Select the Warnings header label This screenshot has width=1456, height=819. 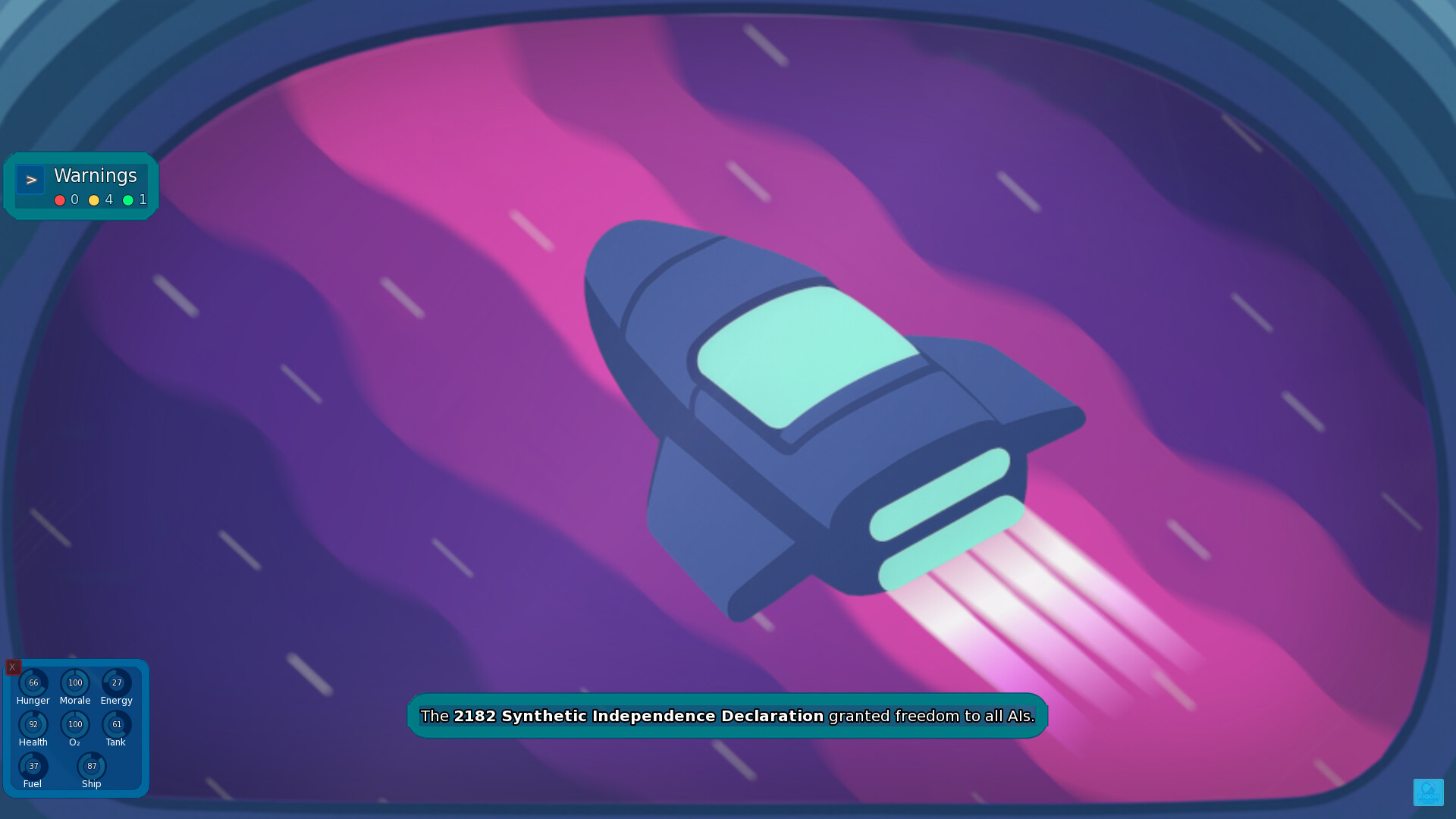(95, 176)
